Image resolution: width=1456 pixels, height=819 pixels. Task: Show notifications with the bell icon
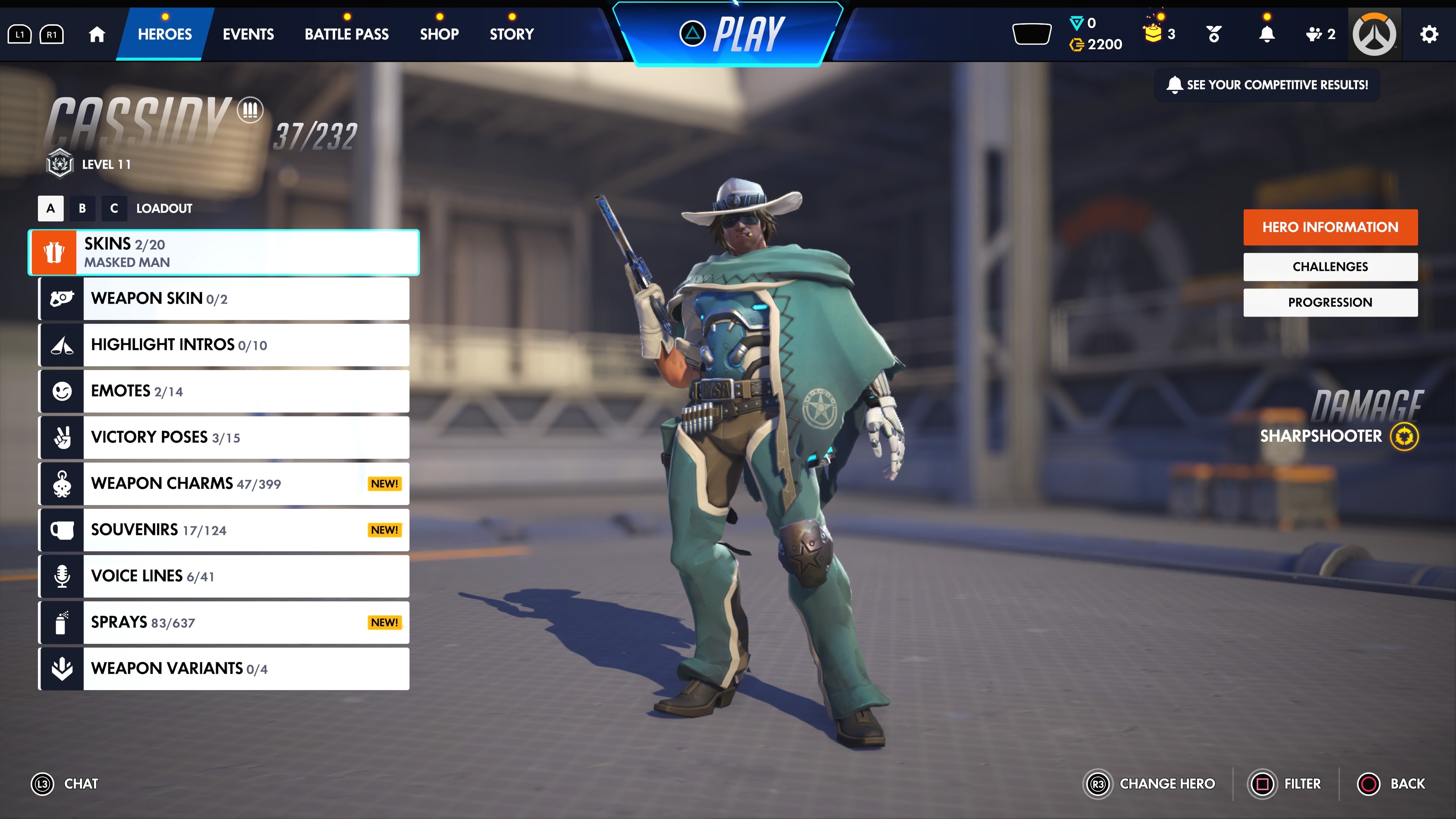(1267, 35)
